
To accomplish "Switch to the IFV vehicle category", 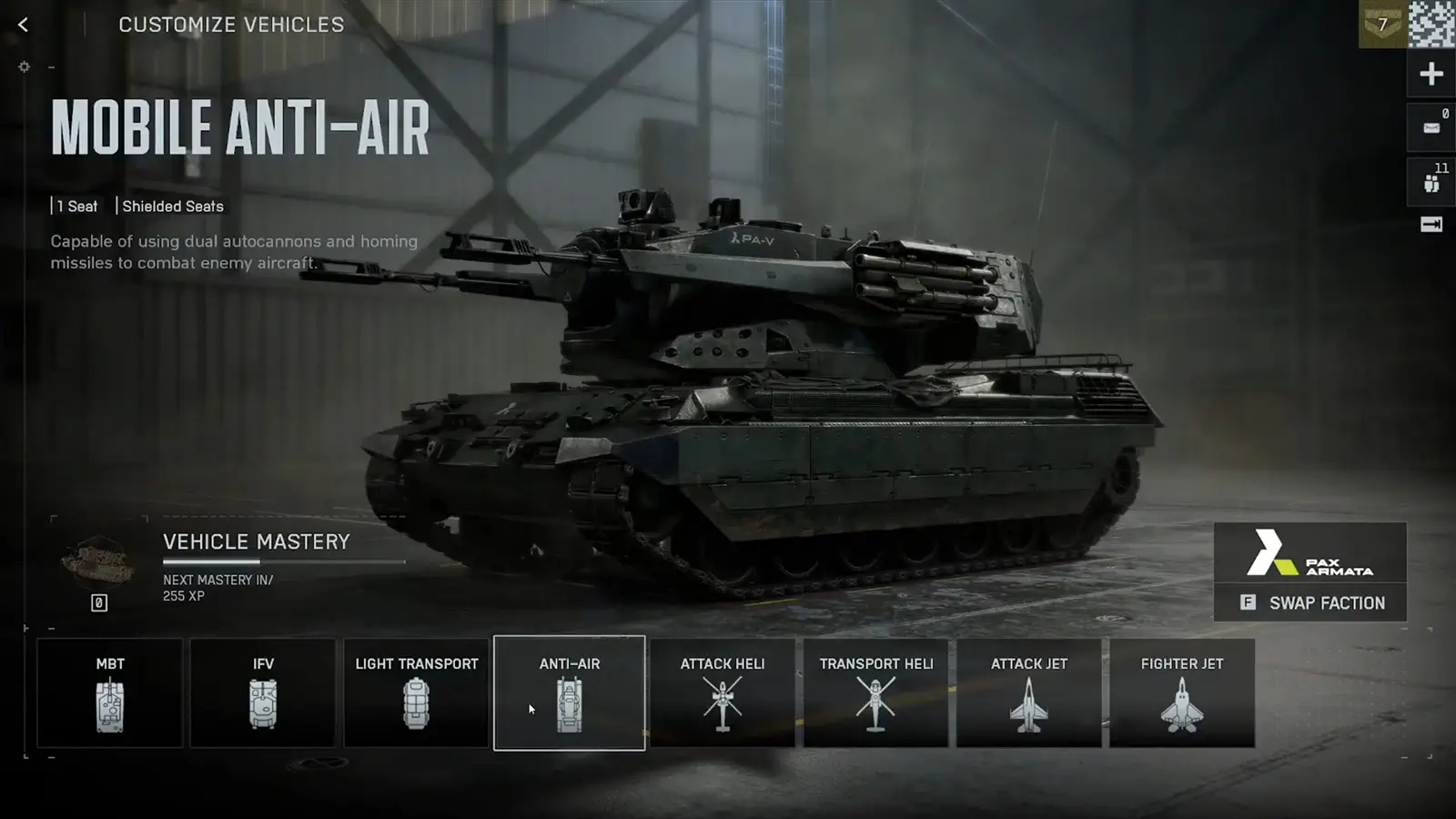I will (x=263, y=693).
